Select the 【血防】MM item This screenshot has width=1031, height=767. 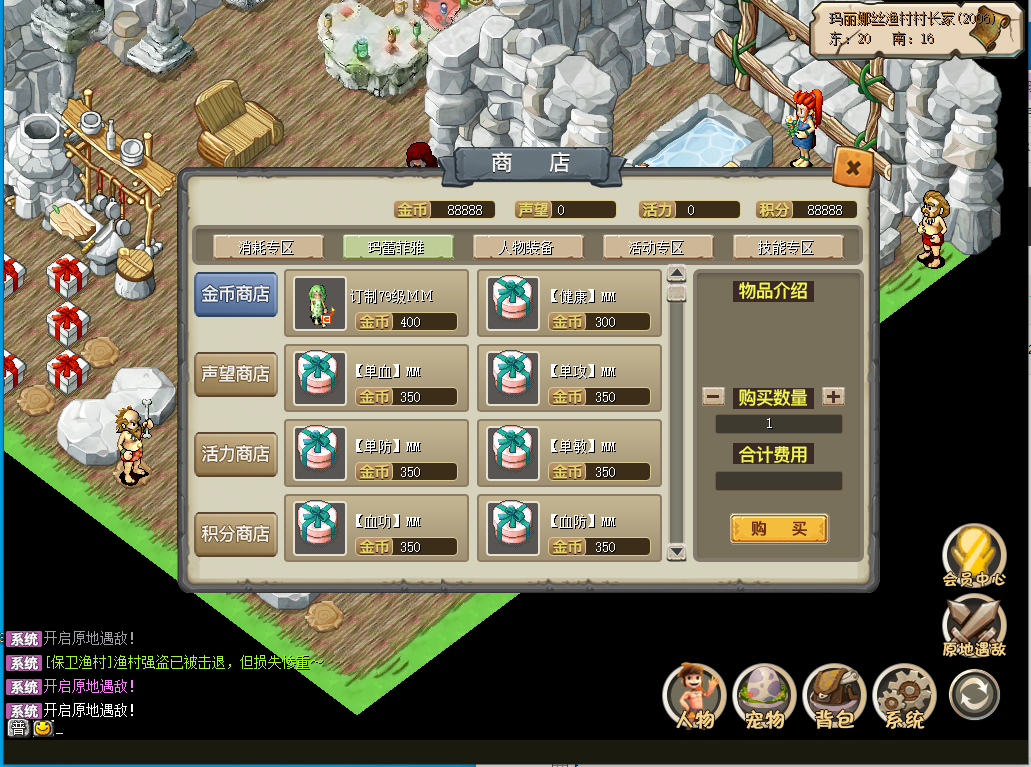[x=569, y=529]
